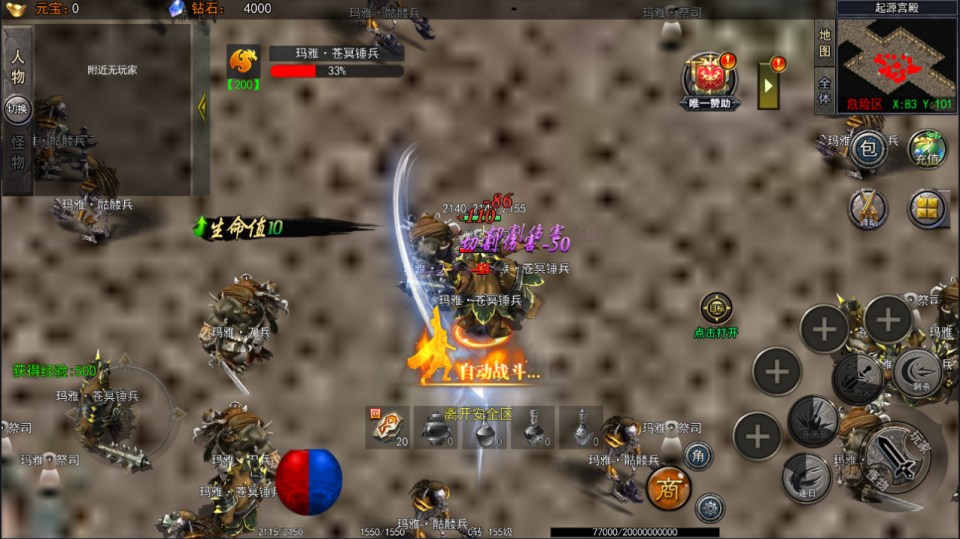Activate the 烈火 skill
This screenshot has width=960, height=539.
tap(858, 378)
